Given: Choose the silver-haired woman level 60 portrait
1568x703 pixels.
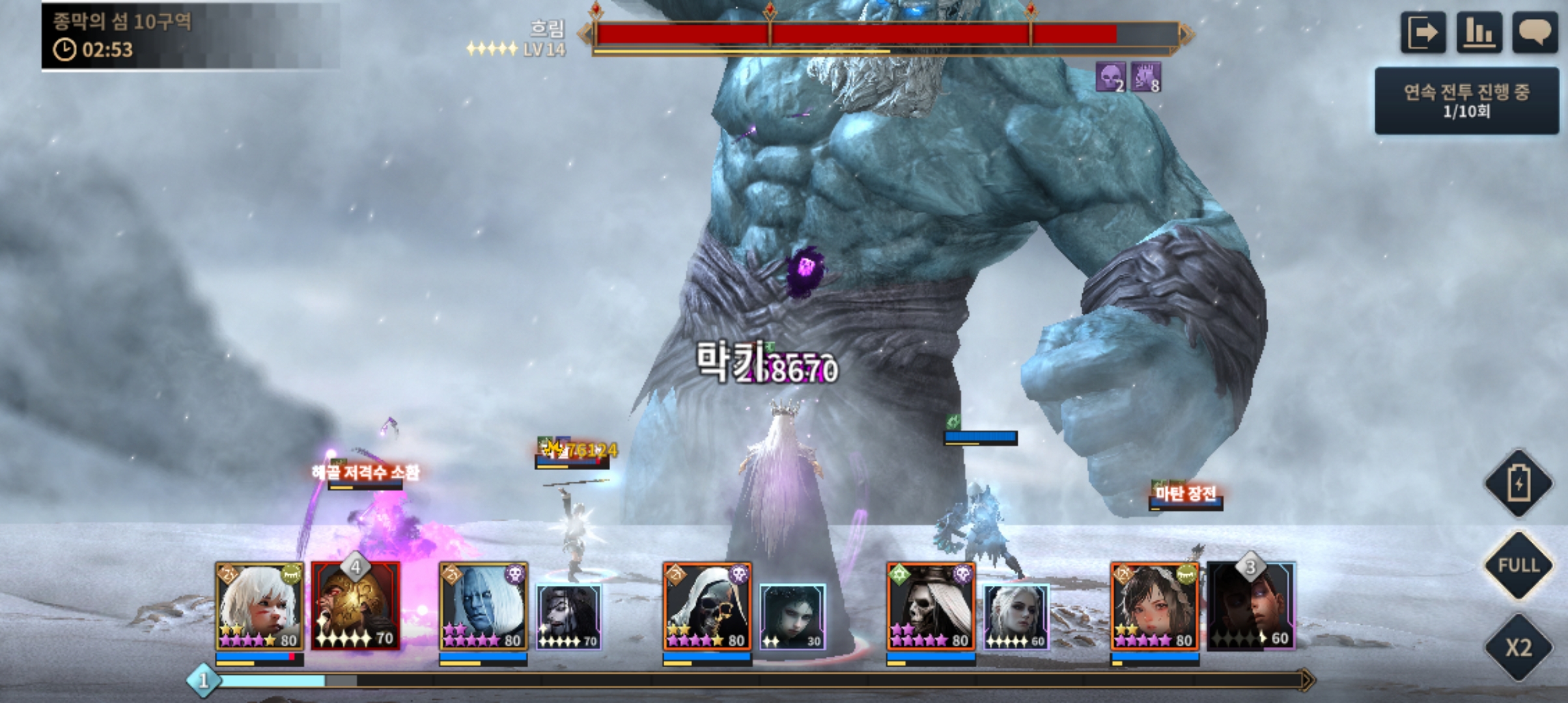Looking at the screenshot, I should pyautogui.click(x=1016, y=616).
